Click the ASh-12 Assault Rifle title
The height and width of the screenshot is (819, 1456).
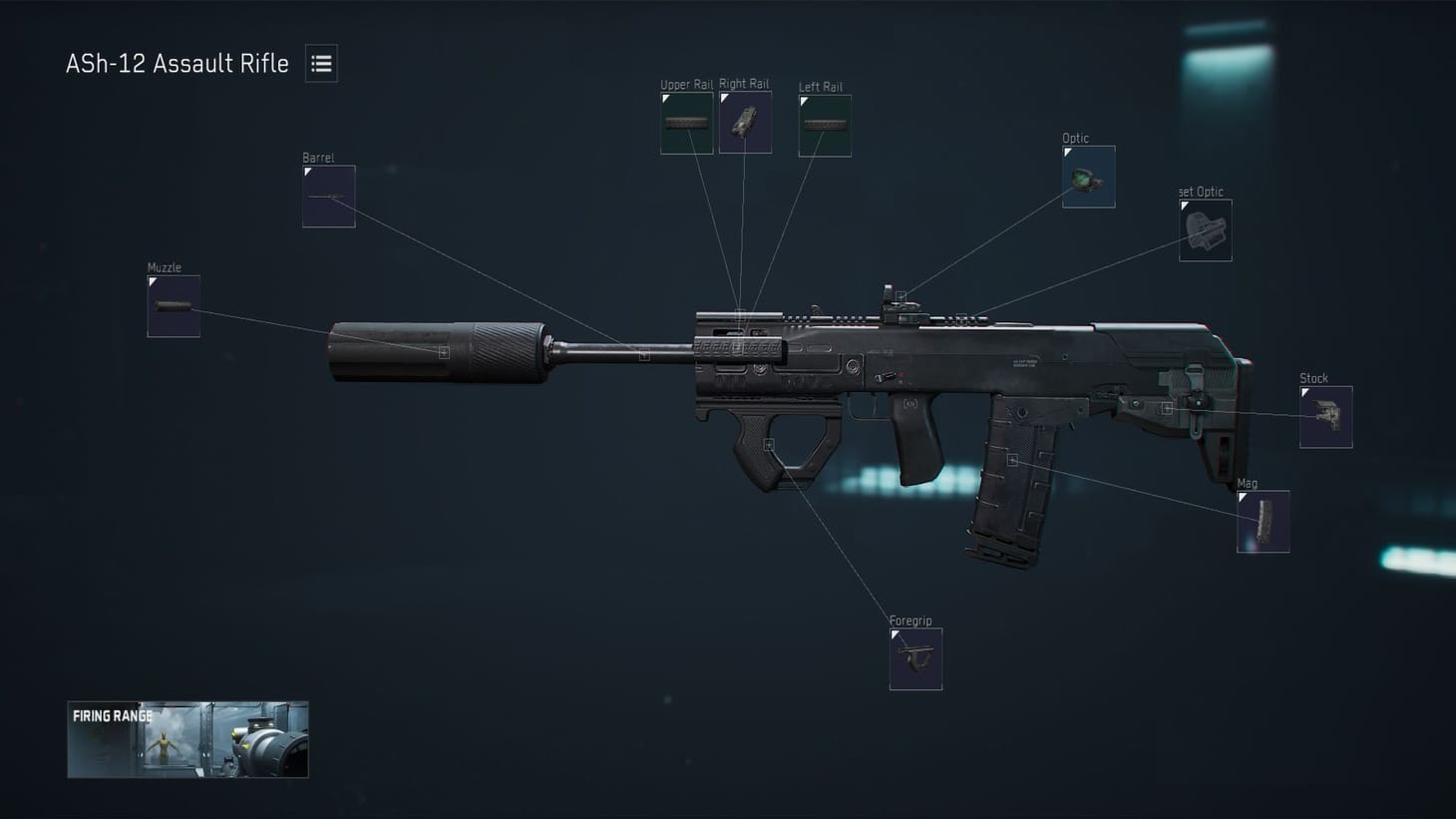coord(178,63)
